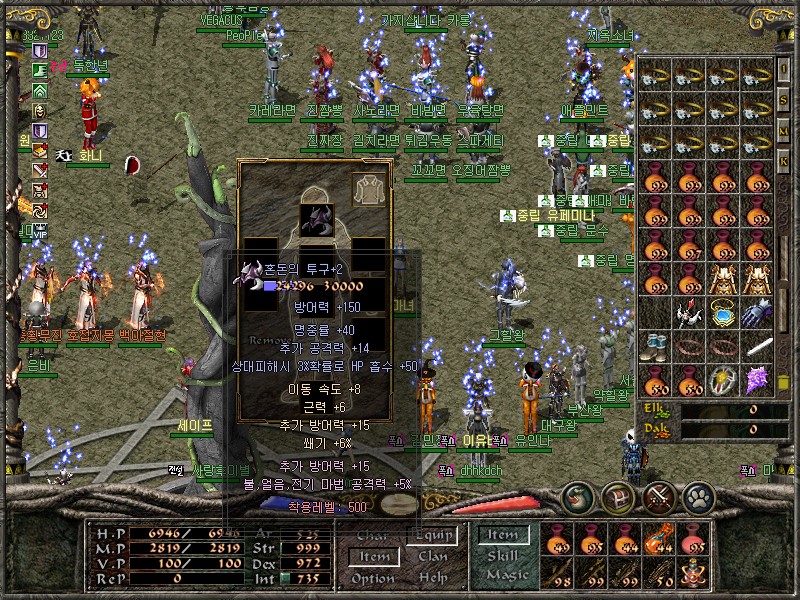Open the Clan menu

432,557
